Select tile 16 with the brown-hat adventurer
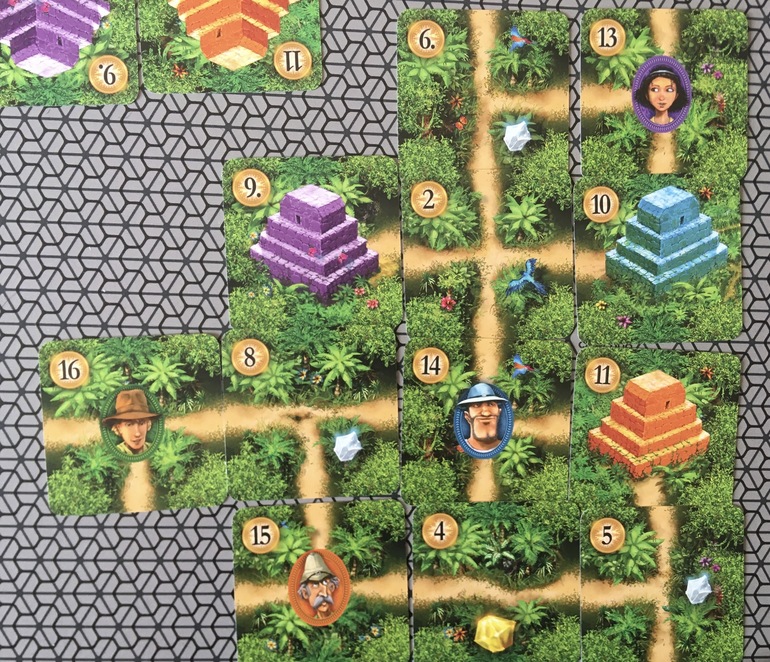Image resolution: width=770 pixels, height=662 pixels. pos(131,425)
